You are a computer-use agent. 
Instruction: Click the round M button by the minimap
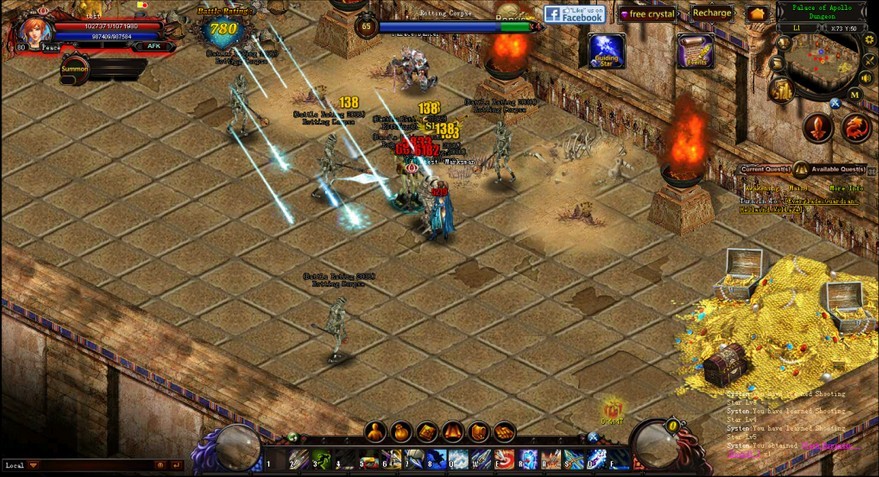(855, 95)
